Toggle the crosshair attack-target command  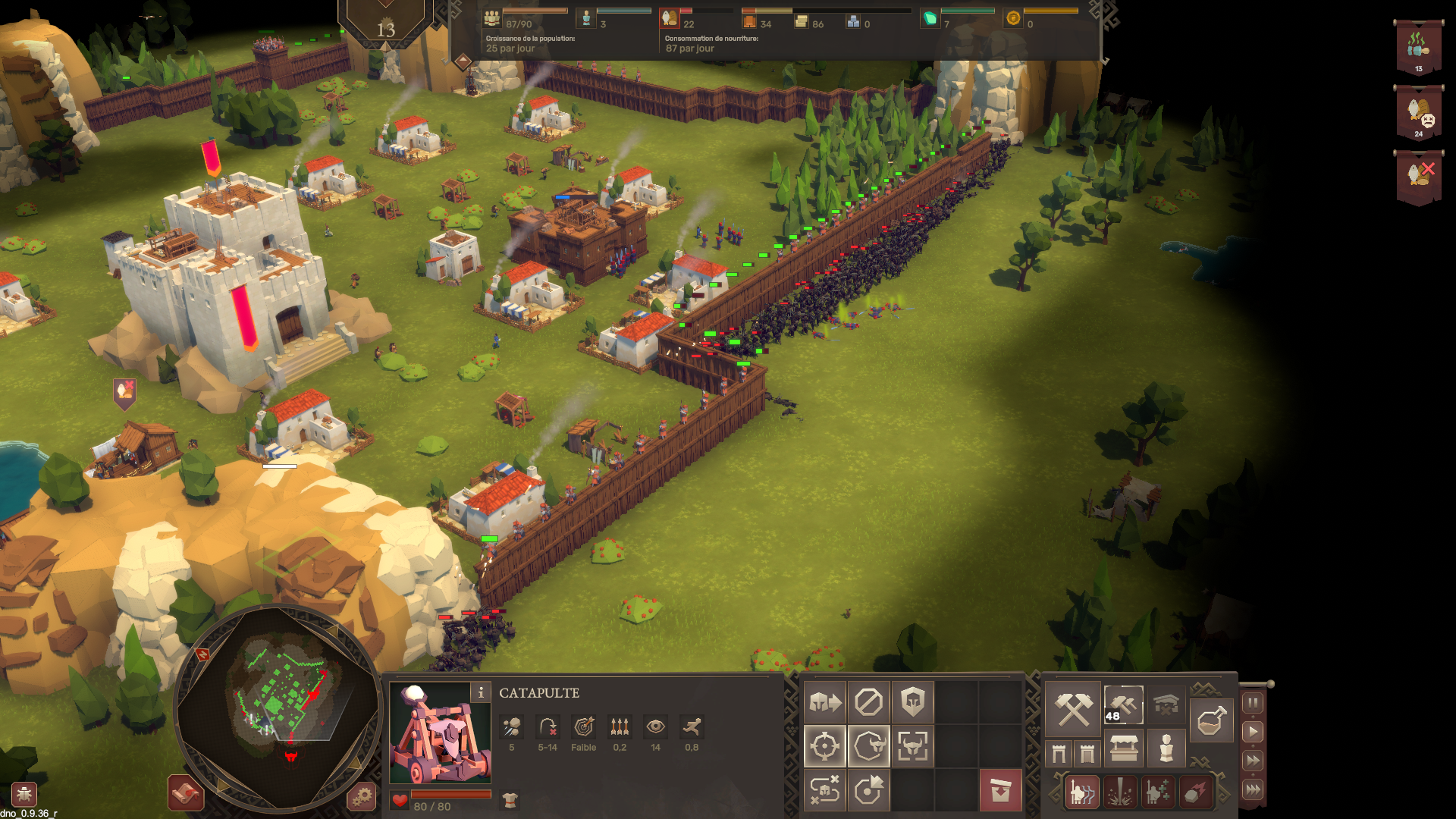click(825, 746)
